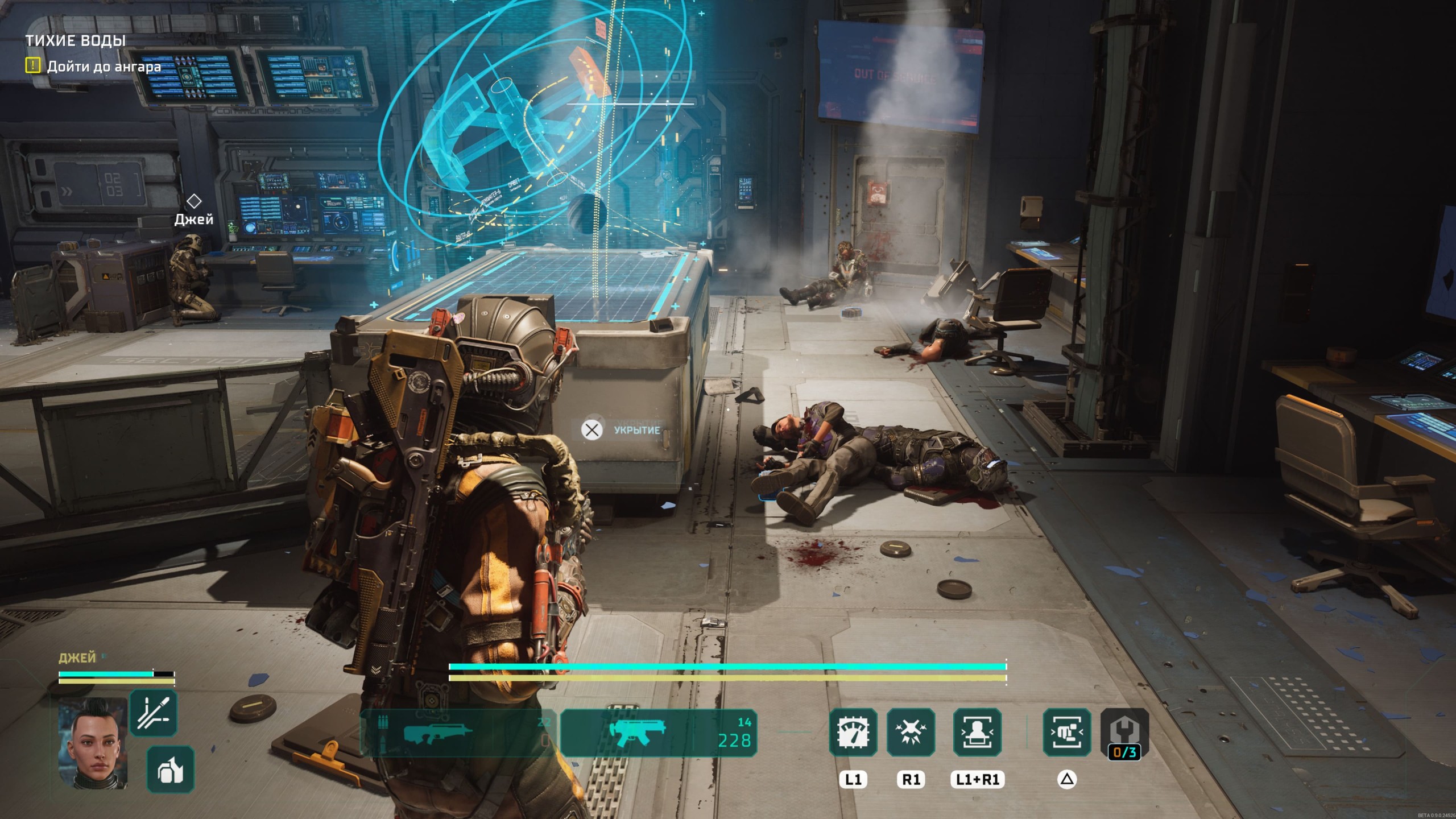Trigger the explosion burst ability
Viewport: 1456px width, 819px height.
point(911,733)
